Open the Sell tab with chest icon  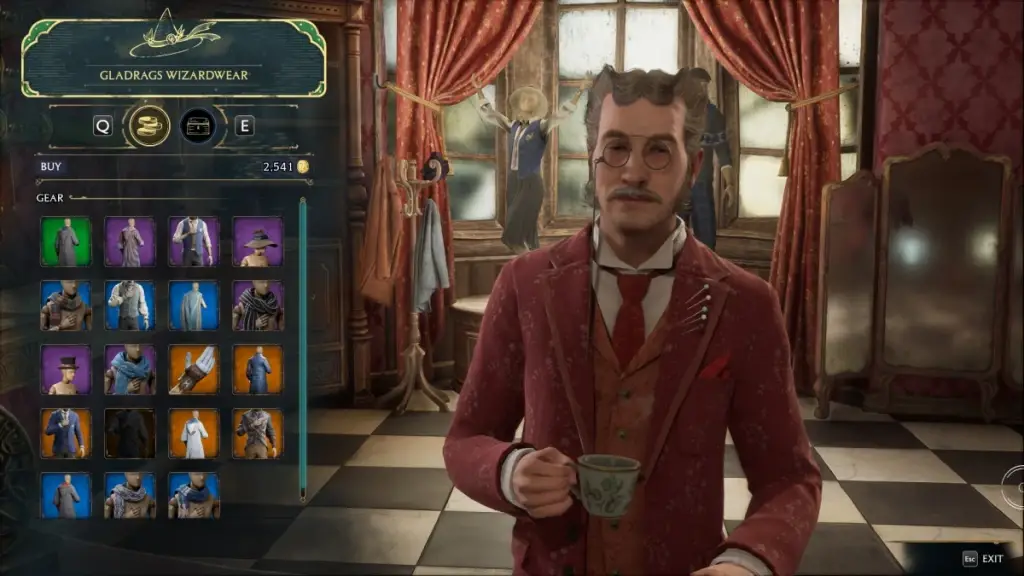[198, 126]
